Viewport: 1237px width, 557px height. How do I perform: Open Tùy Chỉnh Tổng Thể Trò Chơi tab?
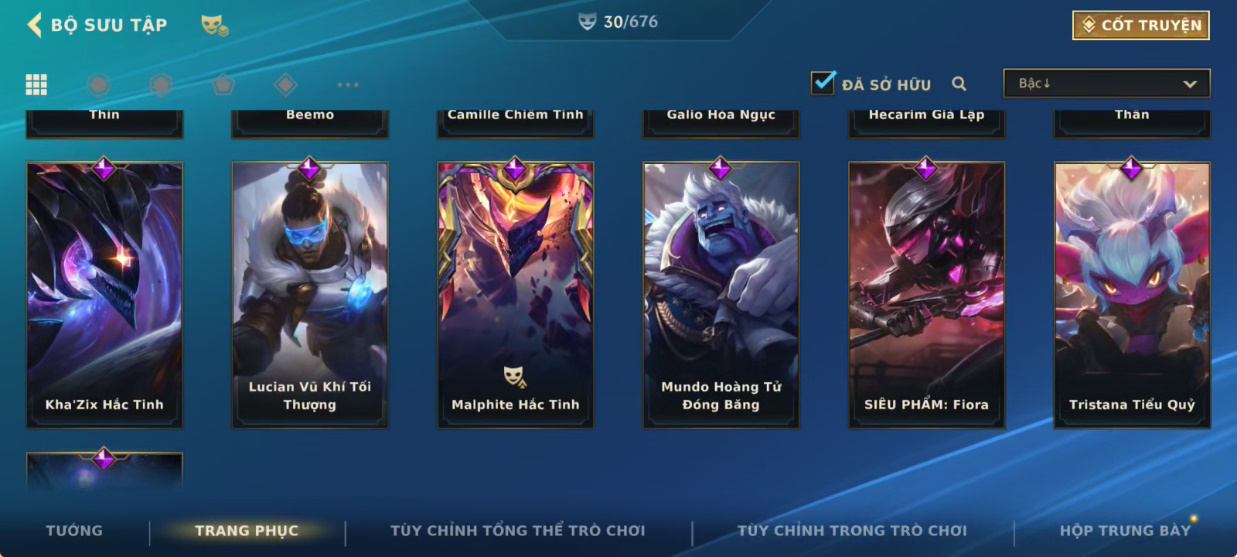[x=517, y=531]
